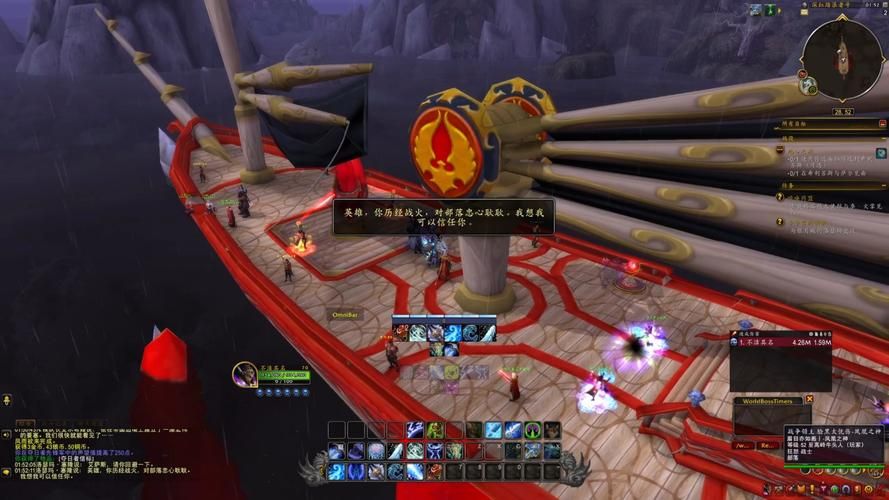Click the player portrait on the unit frame

coord(244,374)
